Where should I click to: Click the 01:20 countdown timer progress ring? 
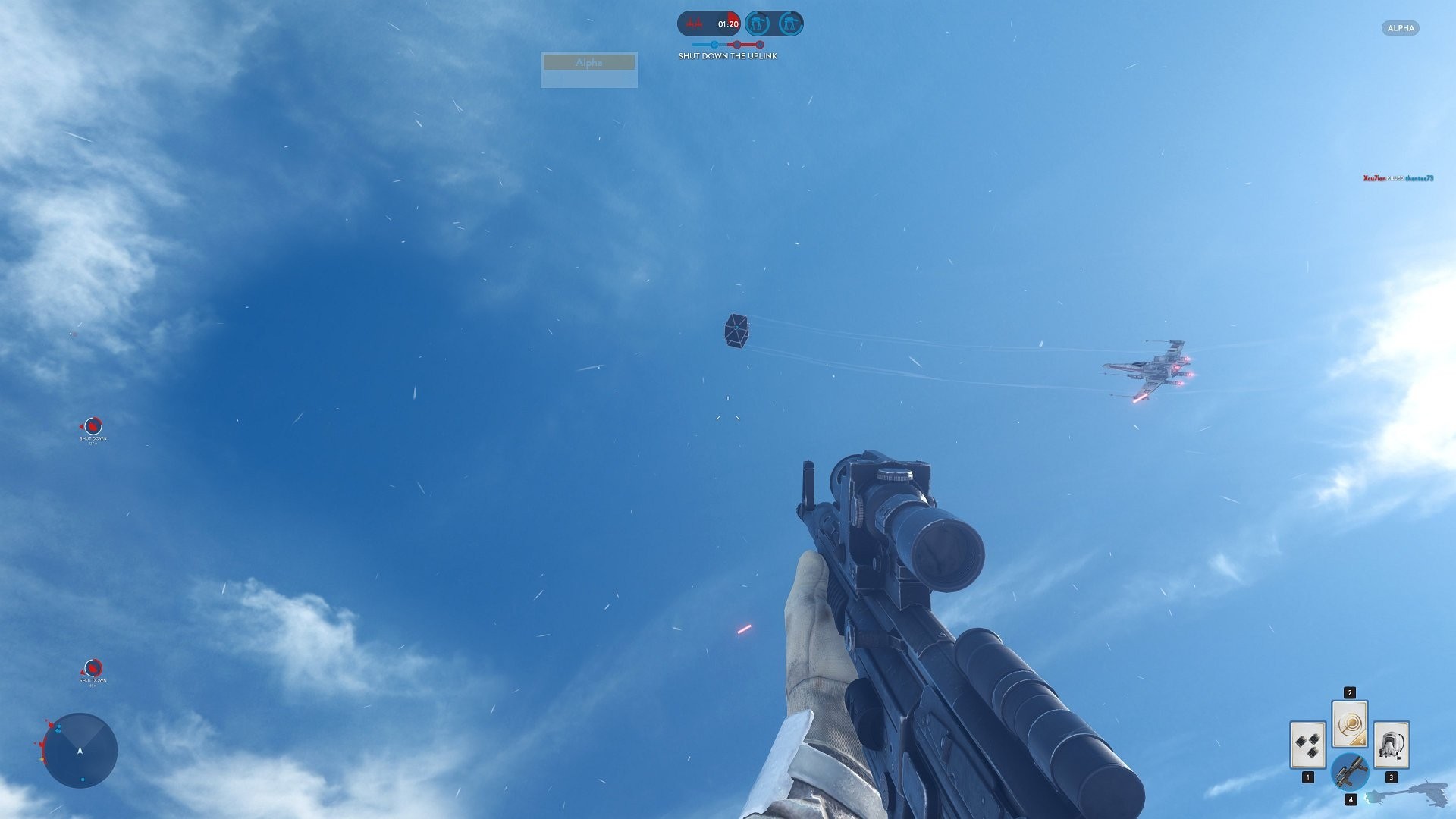tap(728, 23)
